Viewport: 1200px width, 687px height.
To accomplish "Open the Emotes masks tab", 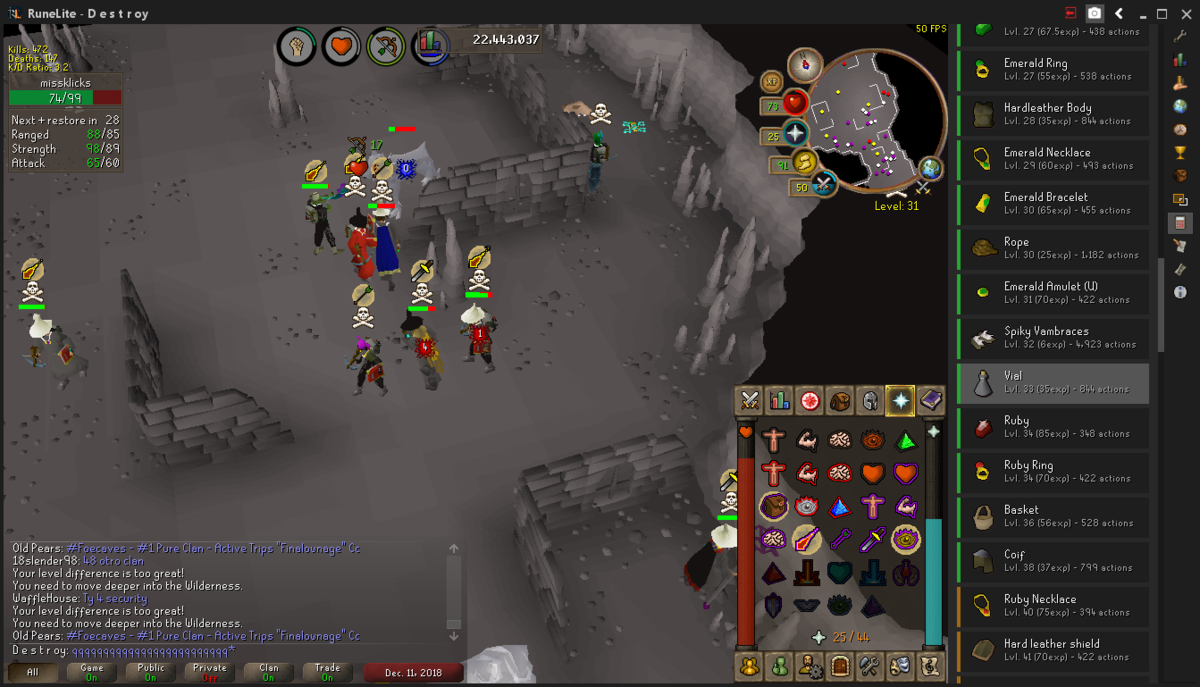I will click(900, 665).
